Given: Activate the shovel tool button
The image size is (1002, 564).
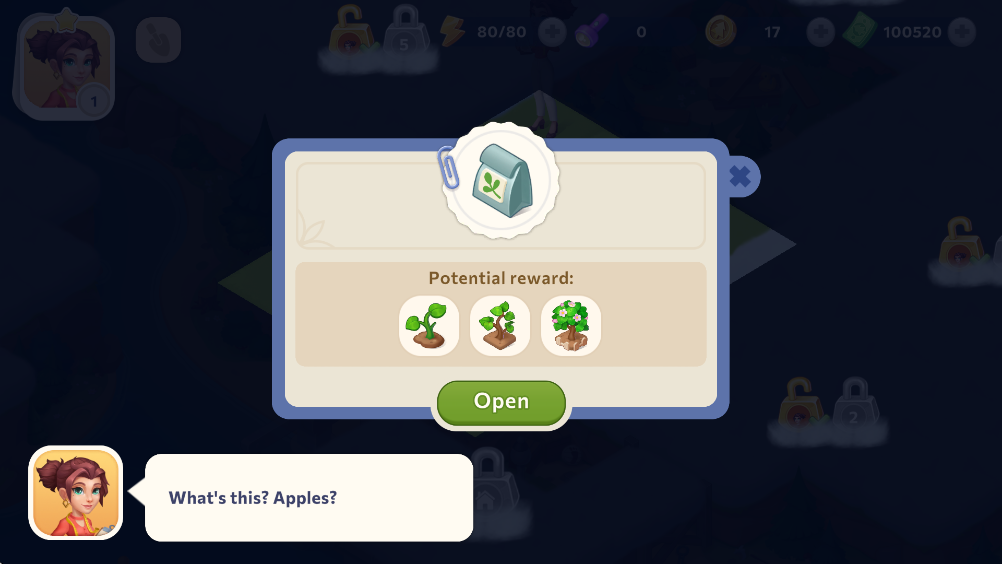Looking at the screenshot, I should 158,40.
